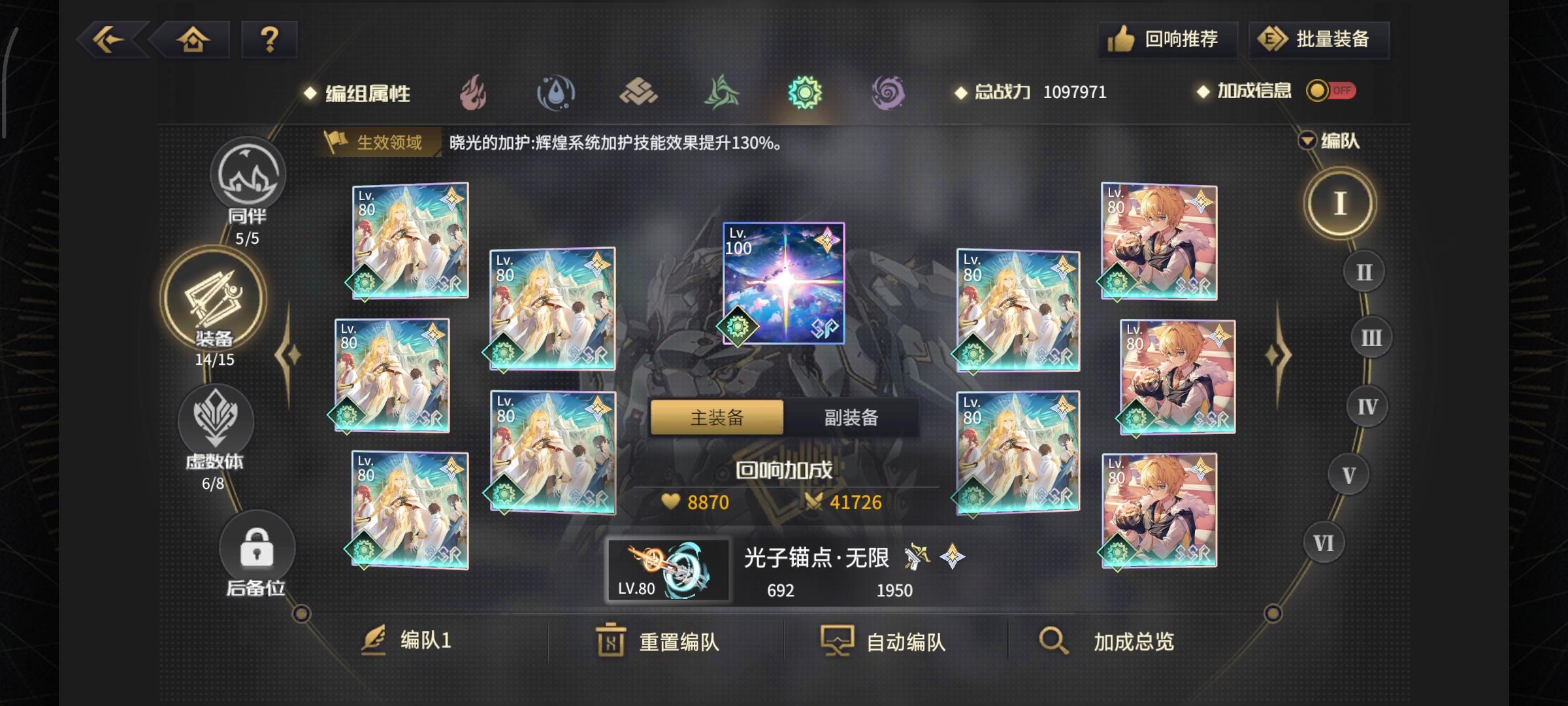Select the water element filter icon
The width and height of the screenshot is (1568, 706).
click(x=556, y=93)
